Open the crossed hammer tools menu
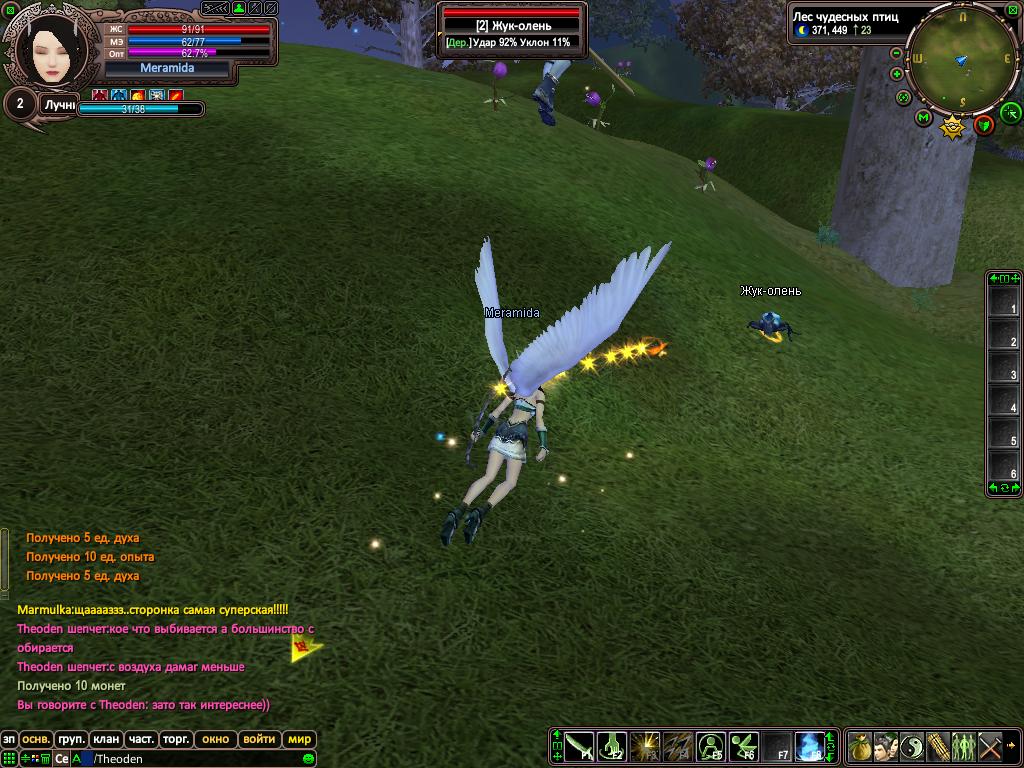Screen dimensions: 1024x768 (x=989, y=746)
